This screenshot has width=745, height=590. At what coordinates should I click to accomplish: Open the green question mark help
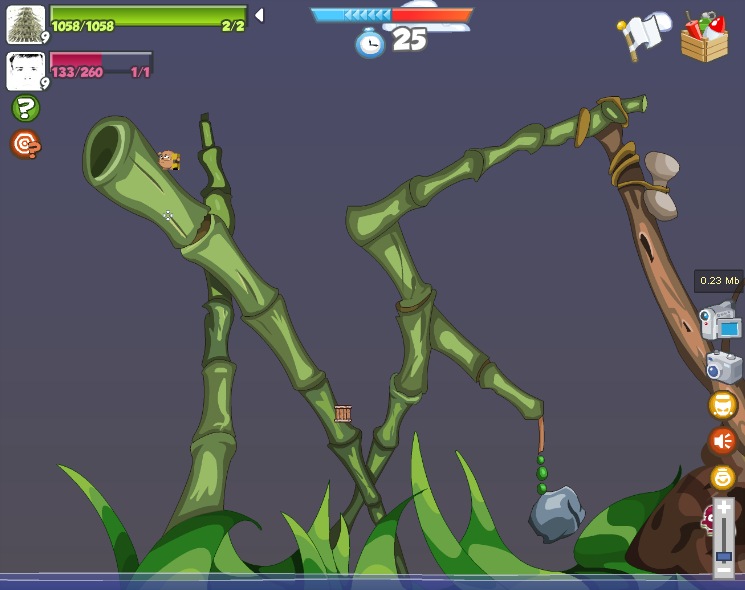click(25, 108)
